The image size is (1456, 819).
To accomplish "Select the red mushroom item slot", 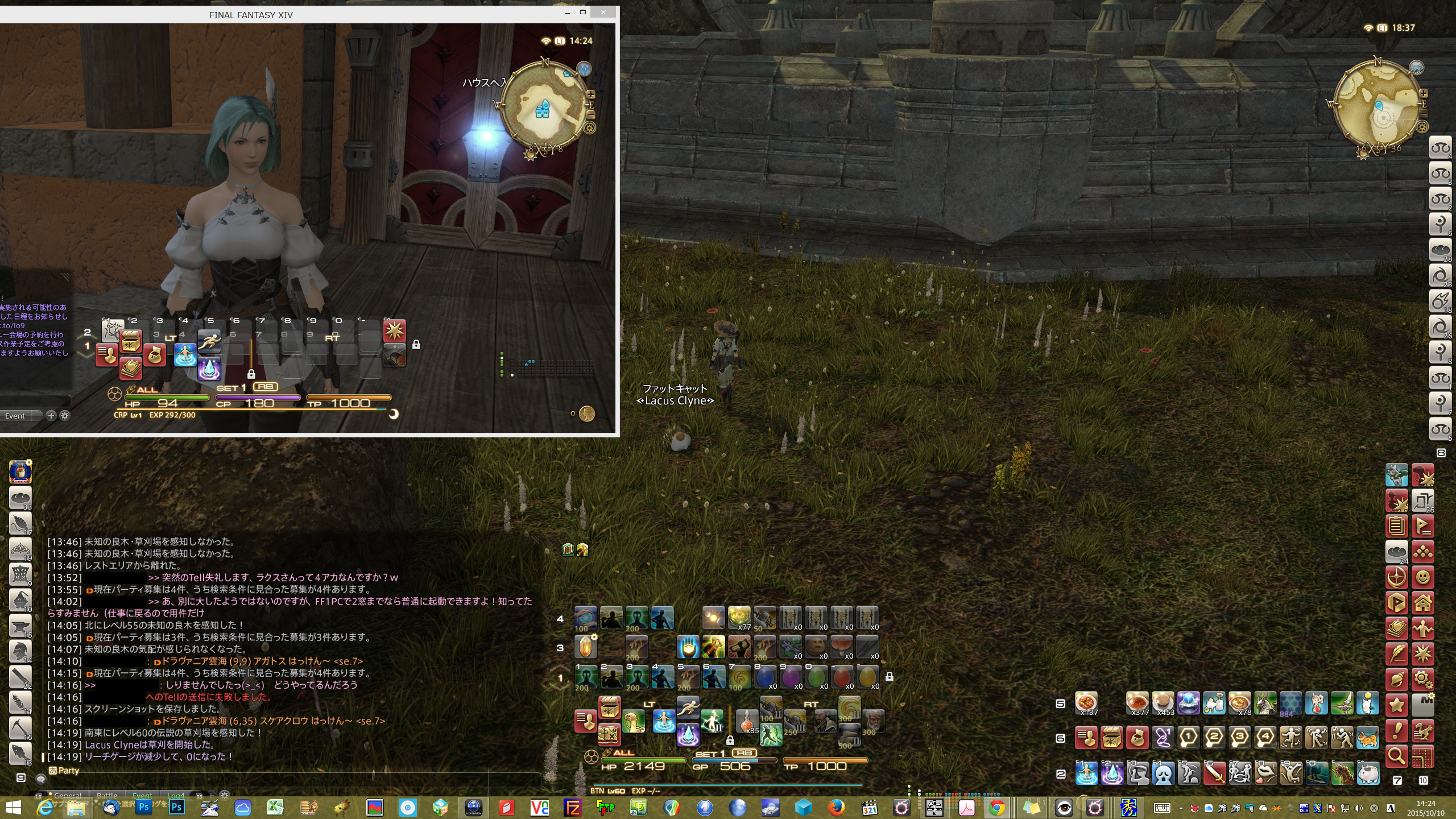I will [841, 647].
